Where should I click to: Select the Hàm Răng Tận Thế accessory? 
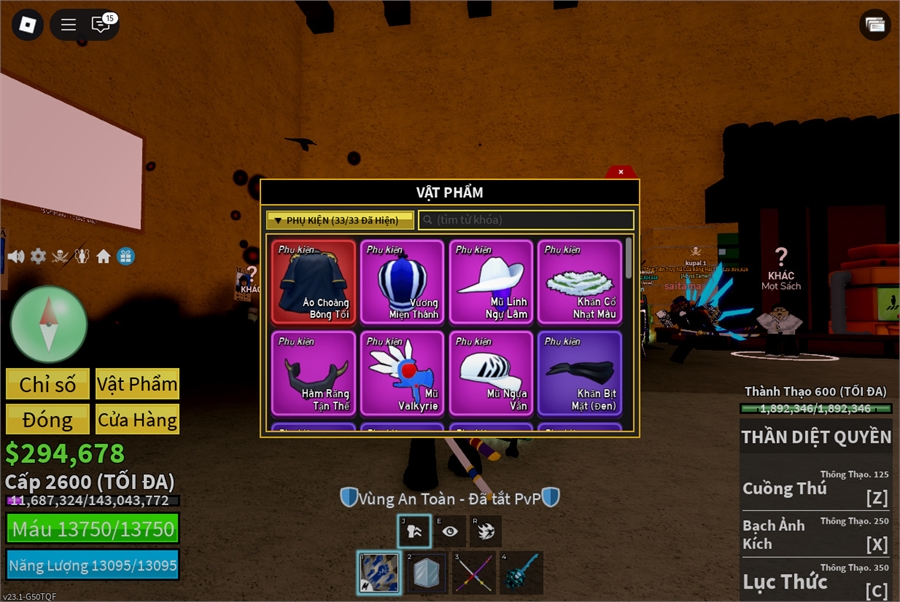pos(313,373)
